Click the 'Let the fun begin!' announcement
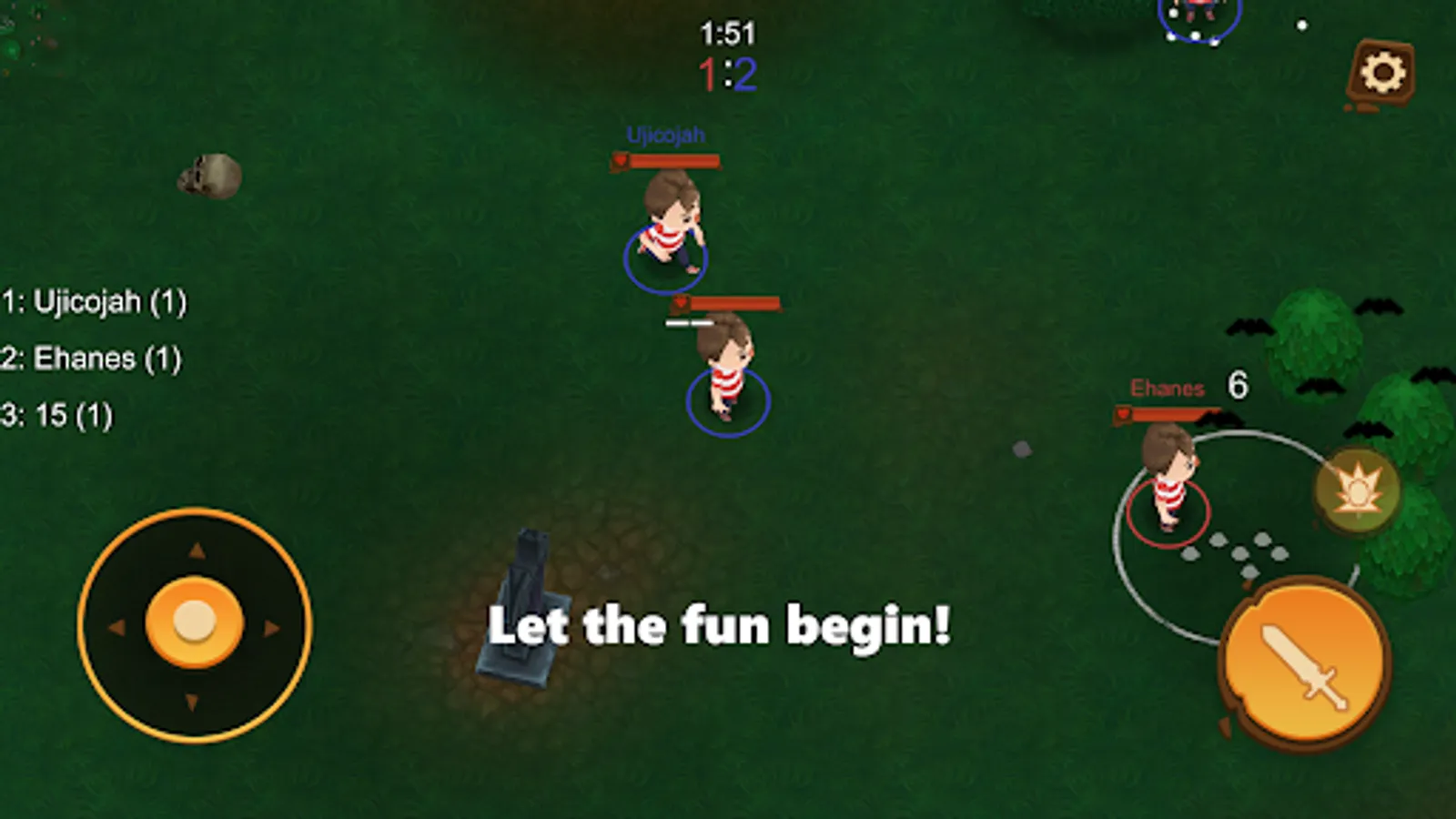1456x819 pixels. click(722, 626)
